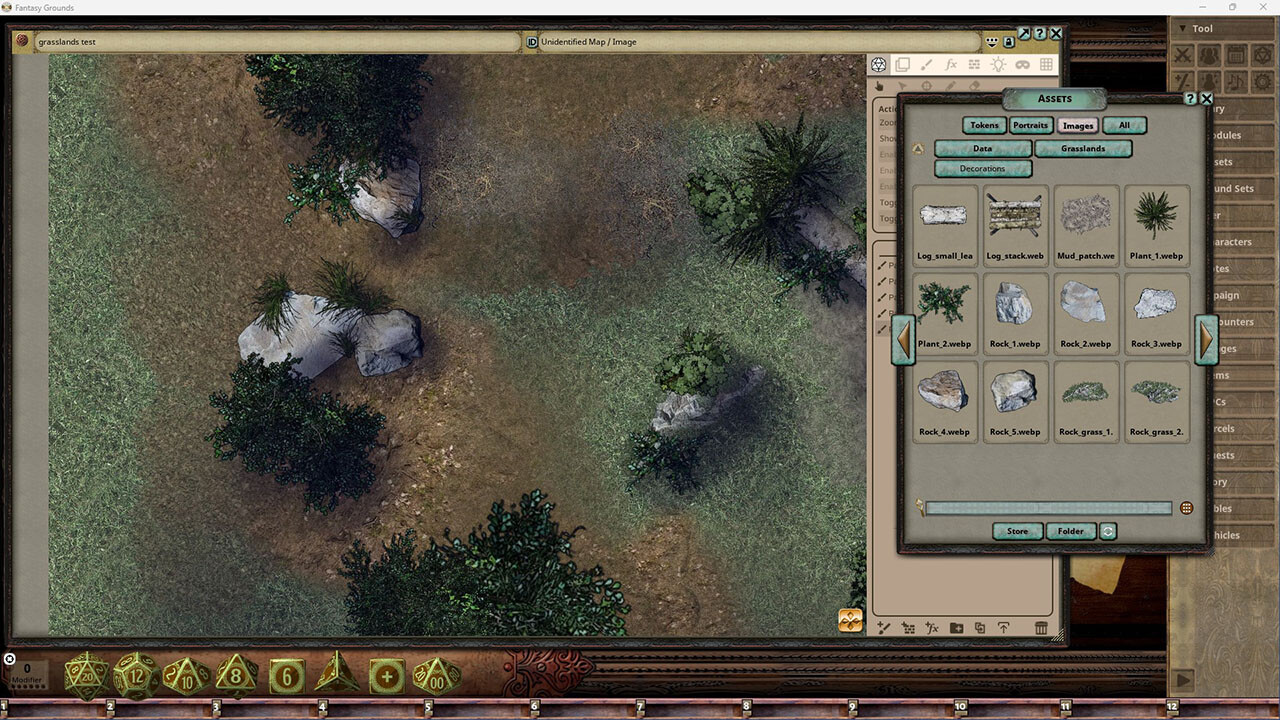
Task: Select the effects (fx) tool
Action: [950, 64]
